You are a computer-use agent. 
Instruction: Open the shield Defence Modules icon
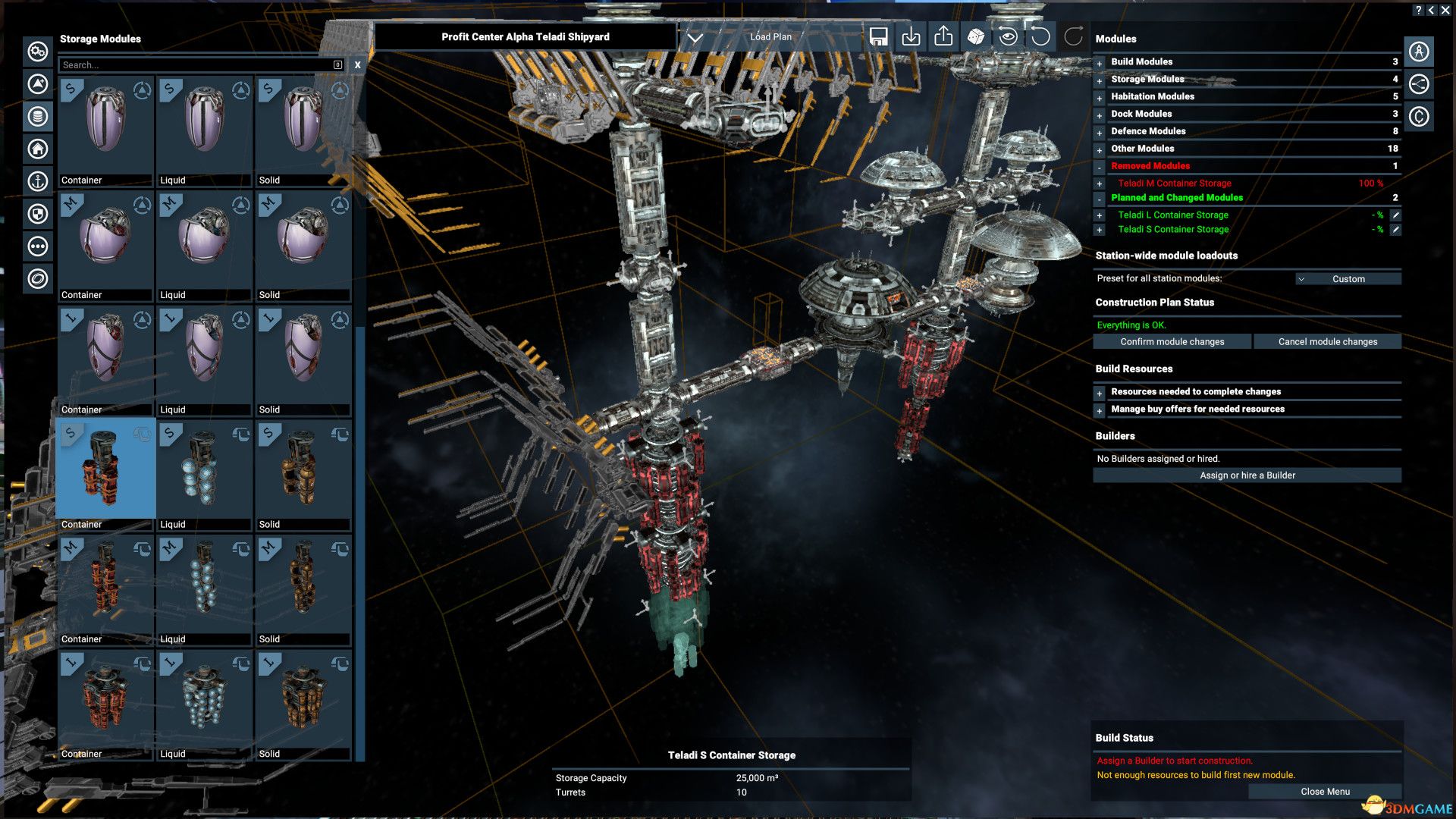36,214
